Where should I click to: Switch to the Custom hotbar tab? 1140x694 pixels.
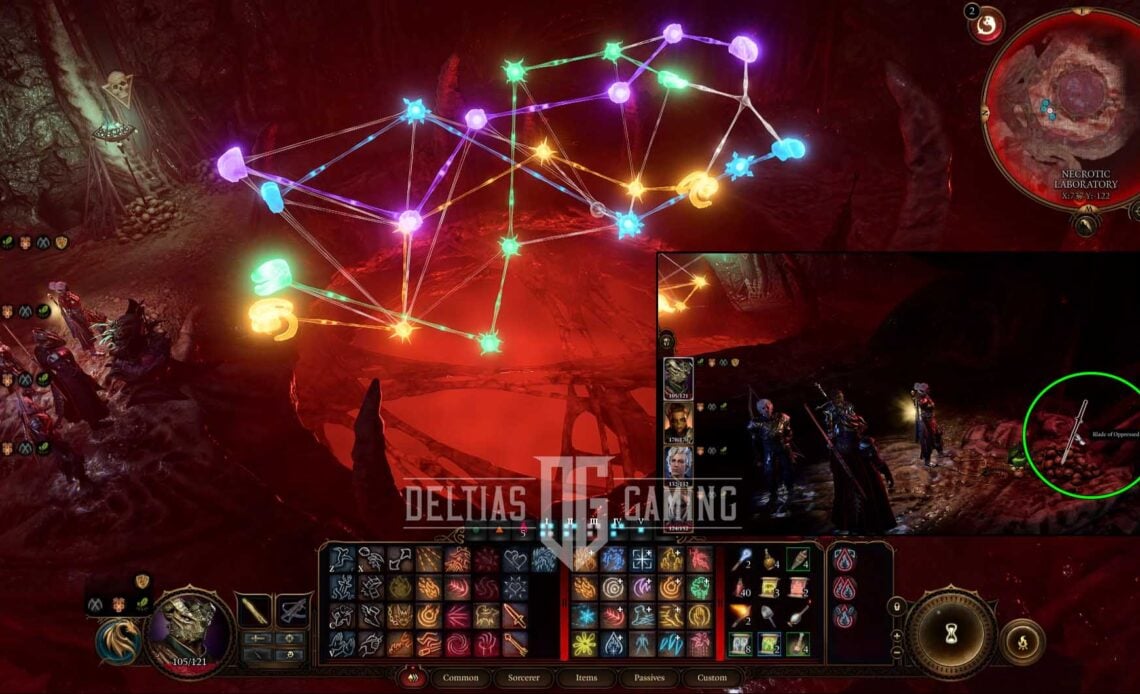click(712, 678)
